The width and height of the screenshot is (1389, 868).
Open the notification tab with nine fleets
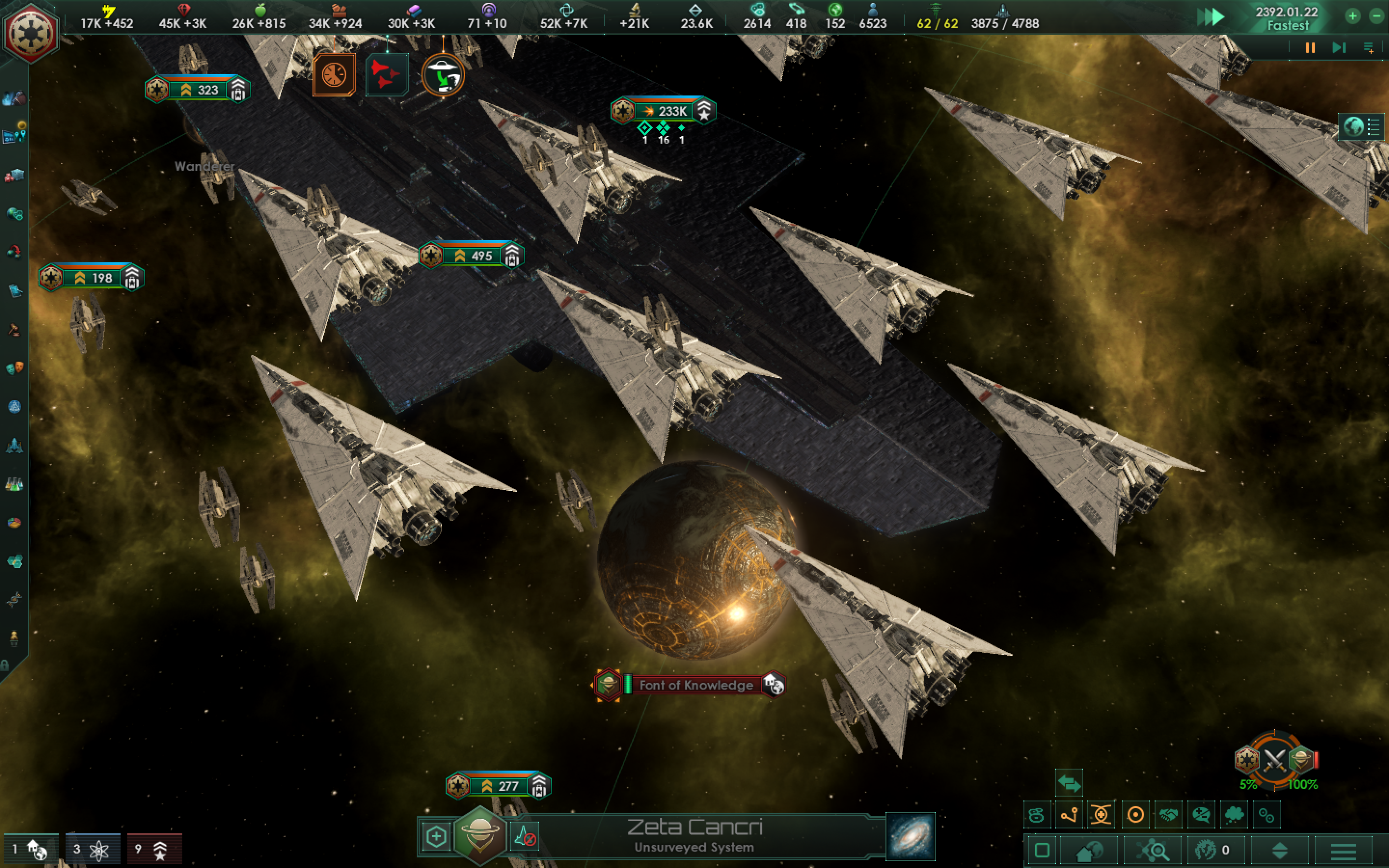click(154, 849)
